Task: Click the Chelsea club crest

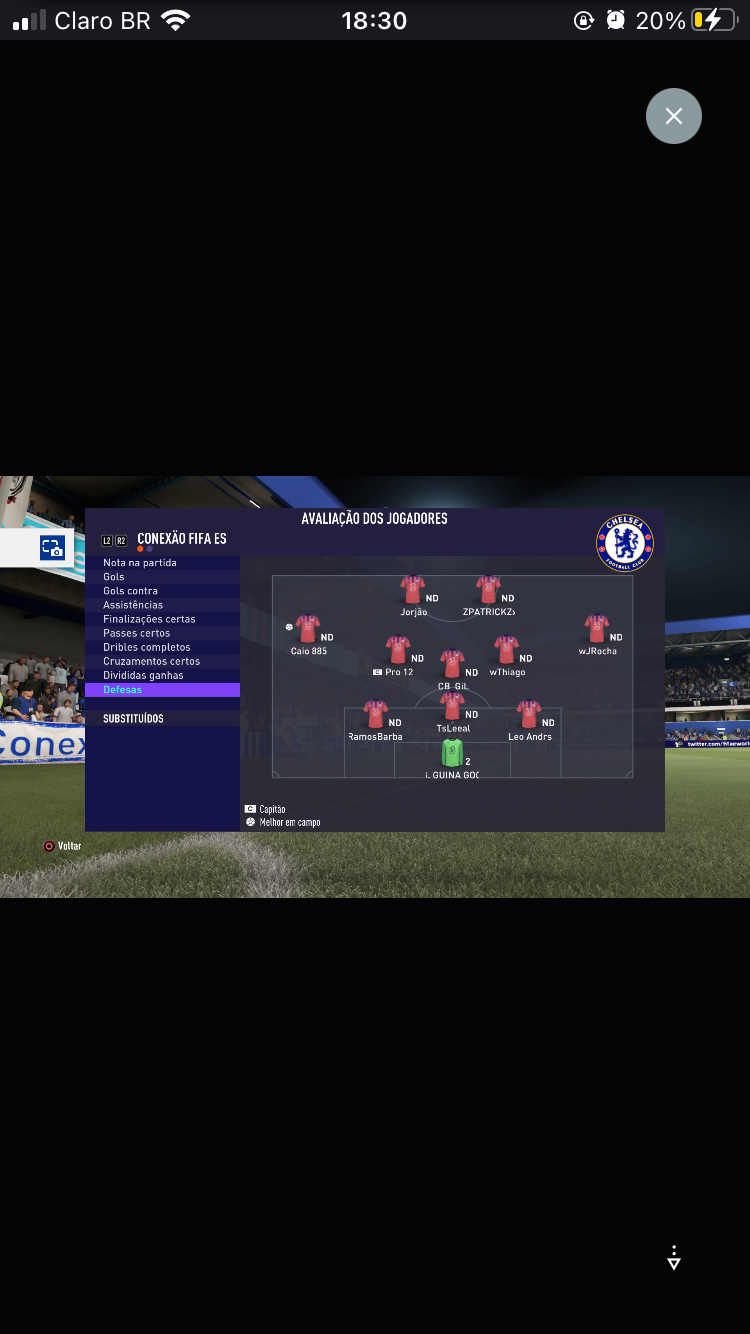Action: click(x=625, y=543)
